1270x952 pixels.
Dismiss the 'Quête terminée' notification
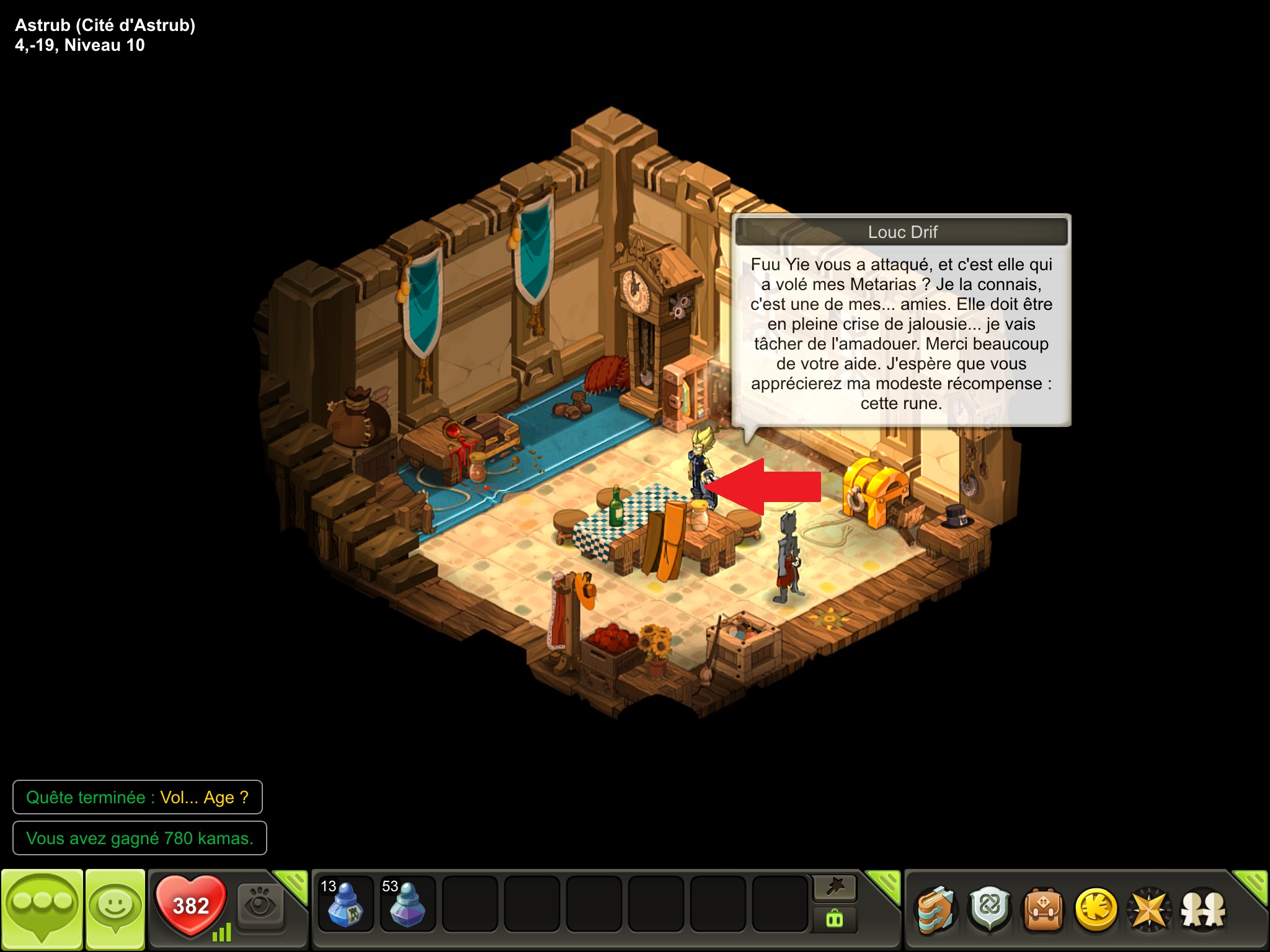(137, 797)
